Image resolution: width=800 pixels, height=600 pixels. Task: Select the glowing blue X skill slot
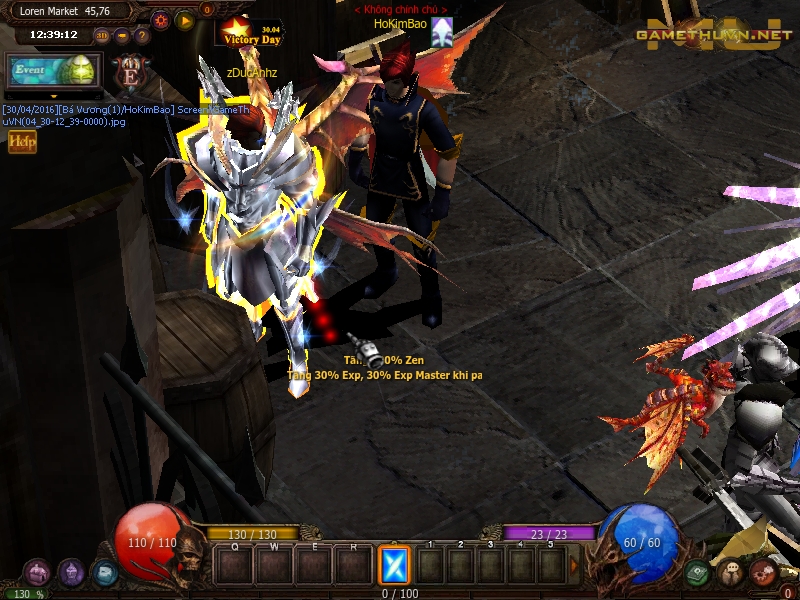click(x=394, y=565)
